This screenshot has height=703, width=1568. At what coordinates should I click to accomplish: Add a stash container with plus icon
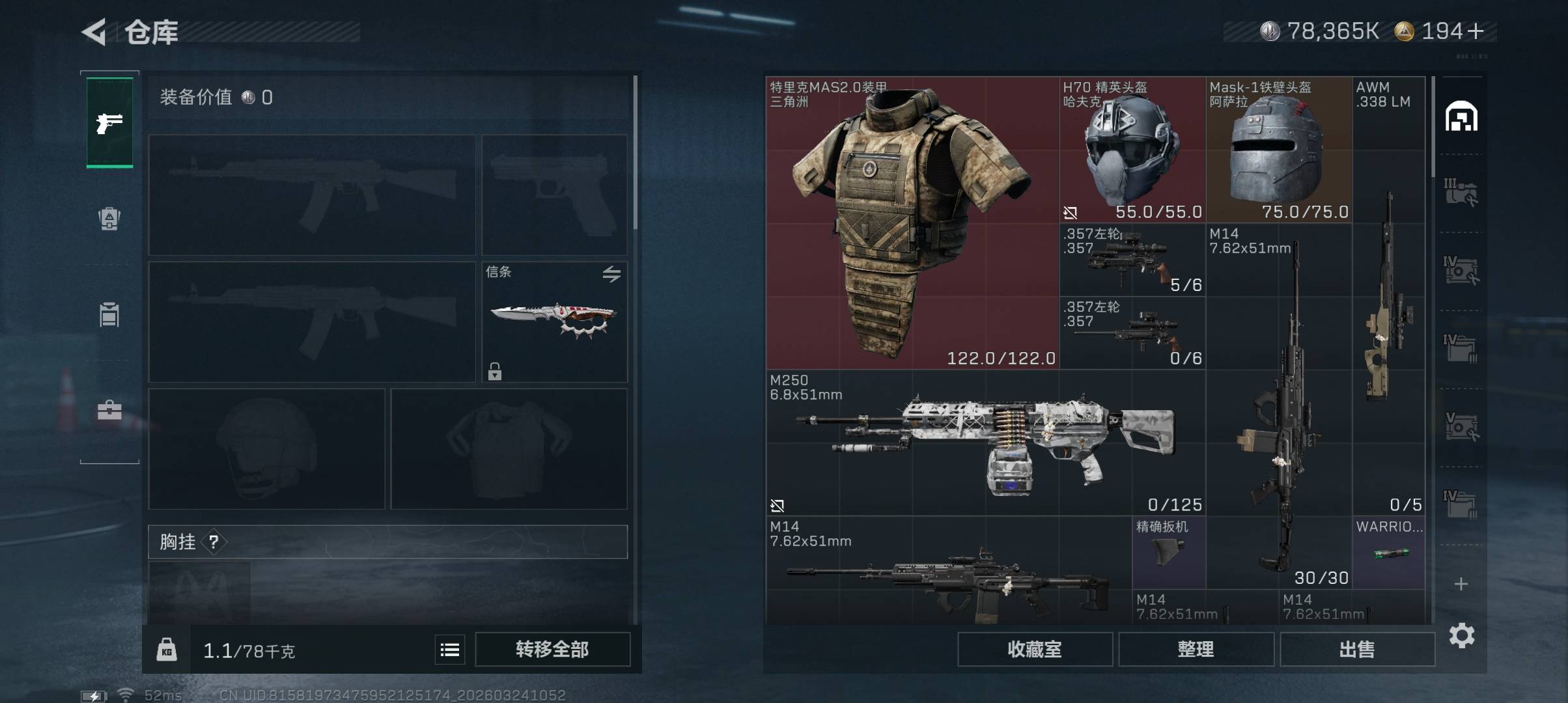[x=1461, y=584]
